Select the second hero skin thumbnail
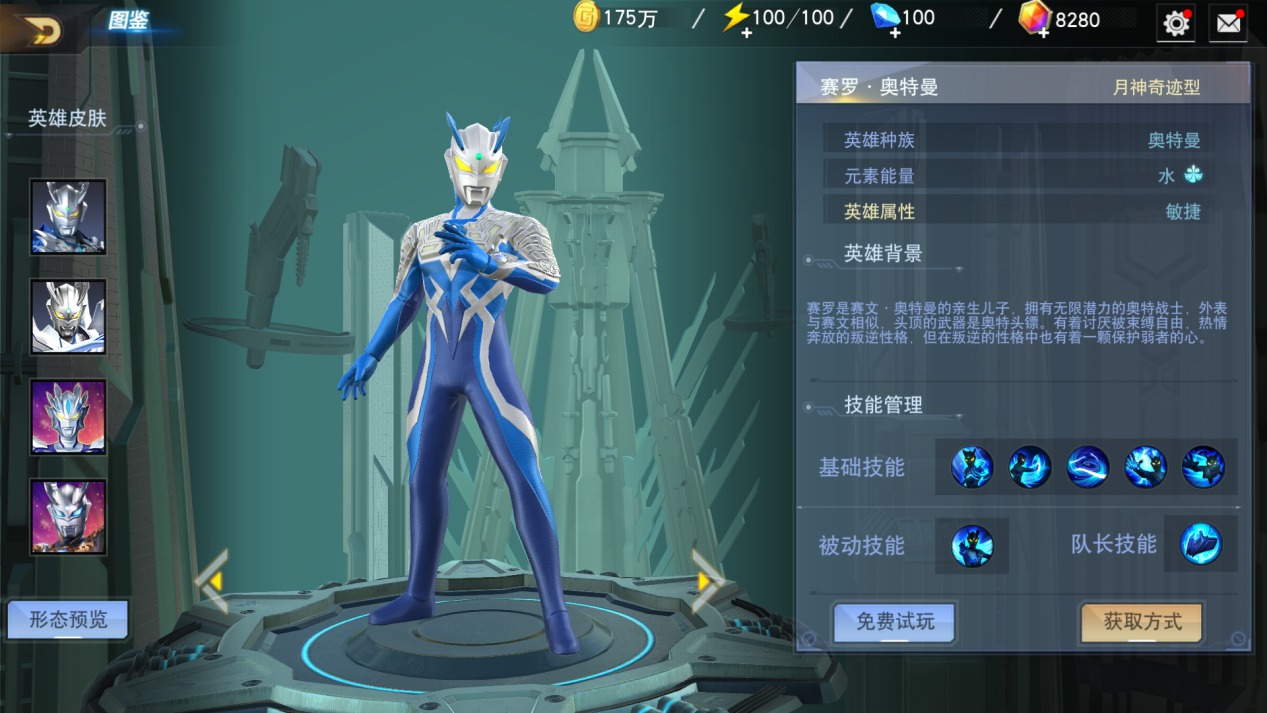 (x=68, y=317)
